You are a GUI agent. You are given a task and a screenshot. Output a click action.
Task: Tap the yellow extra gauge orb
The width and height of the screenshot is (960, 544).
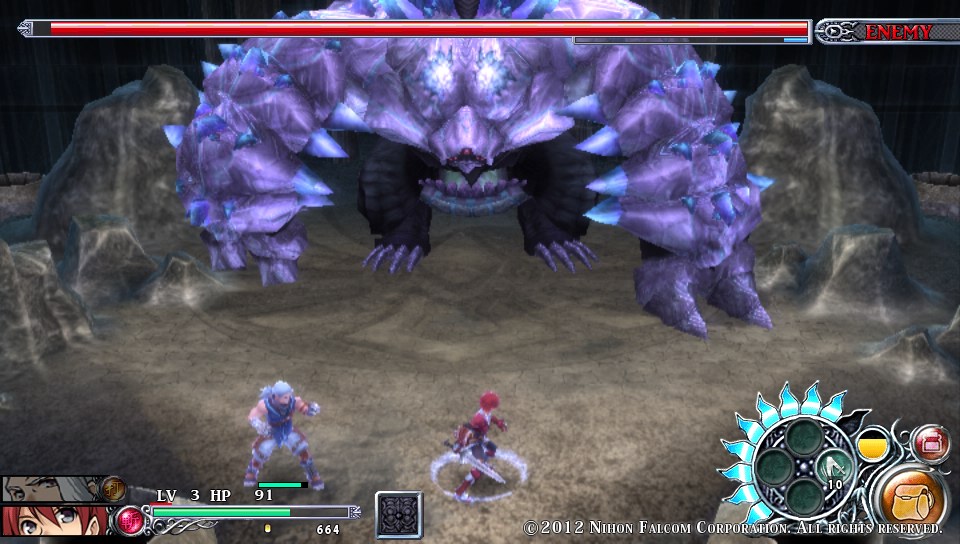tap(875, 445)
